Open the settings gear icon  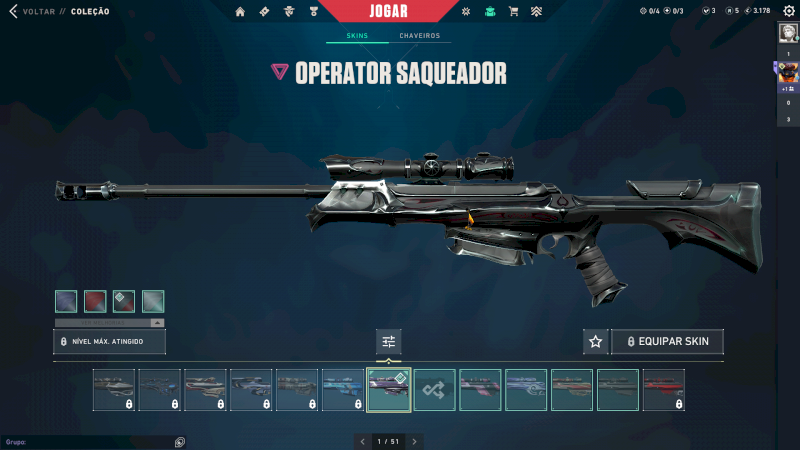(x=787, y=12)
